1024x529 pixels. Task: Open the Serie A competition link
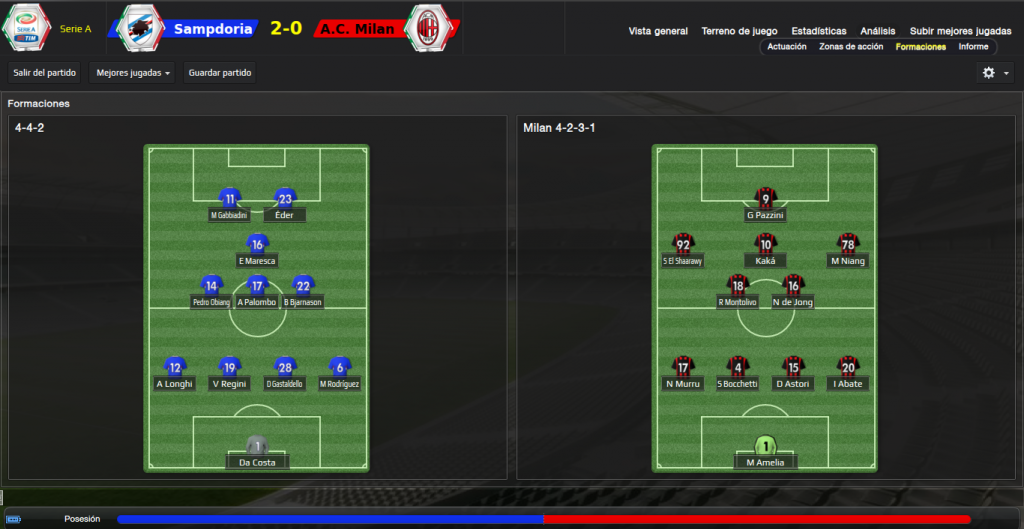coord(75,29)
